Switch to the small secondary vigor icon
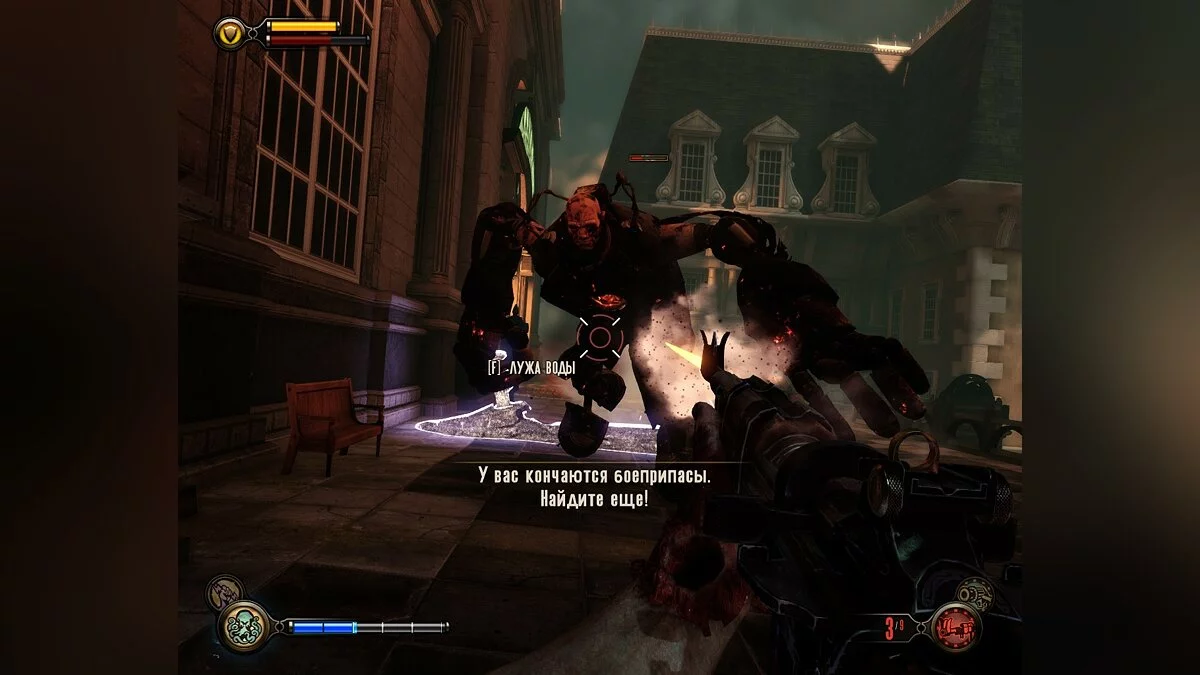 223,594
